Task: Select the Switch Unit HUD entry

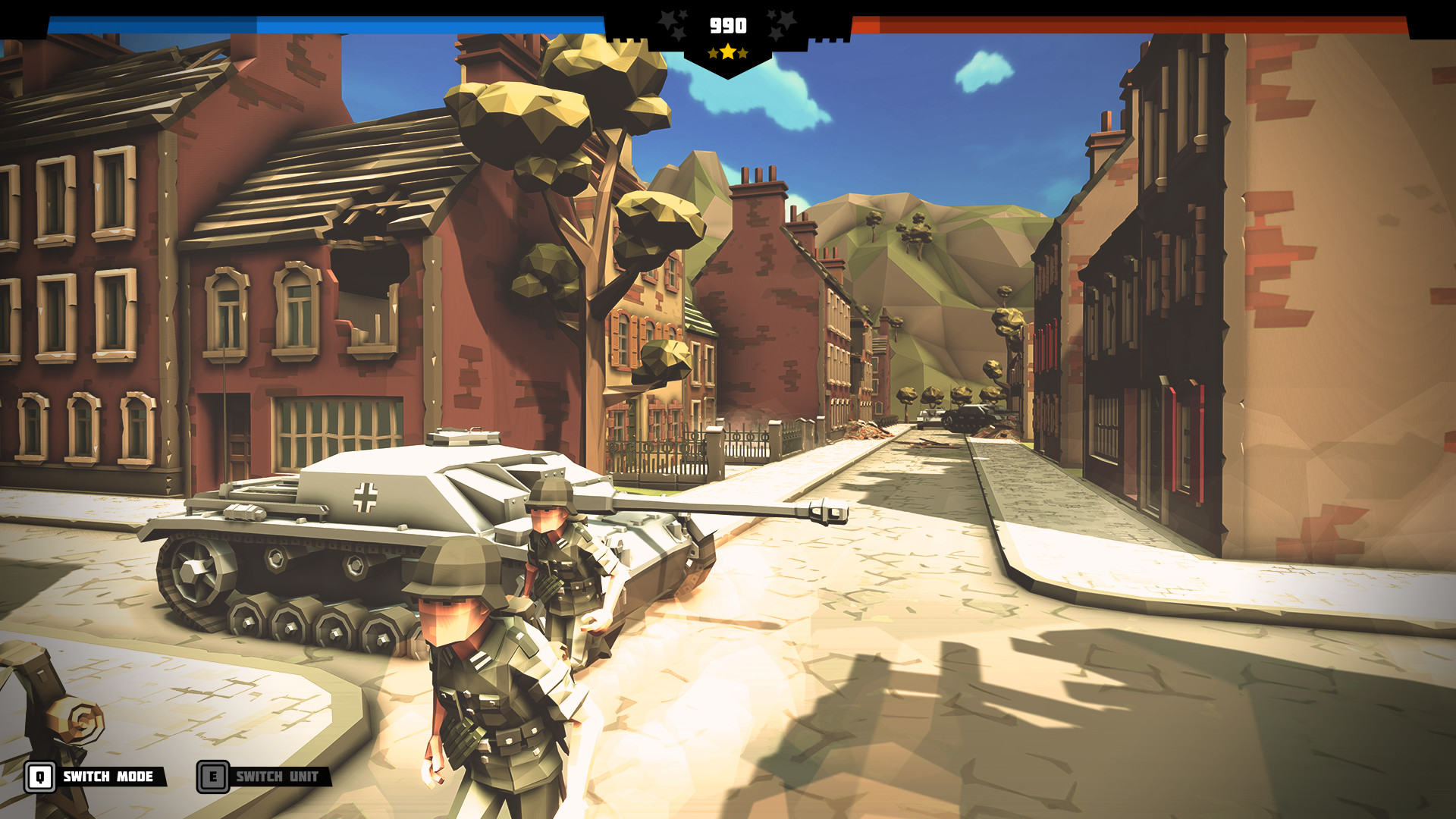Action: tap(262, 776)
